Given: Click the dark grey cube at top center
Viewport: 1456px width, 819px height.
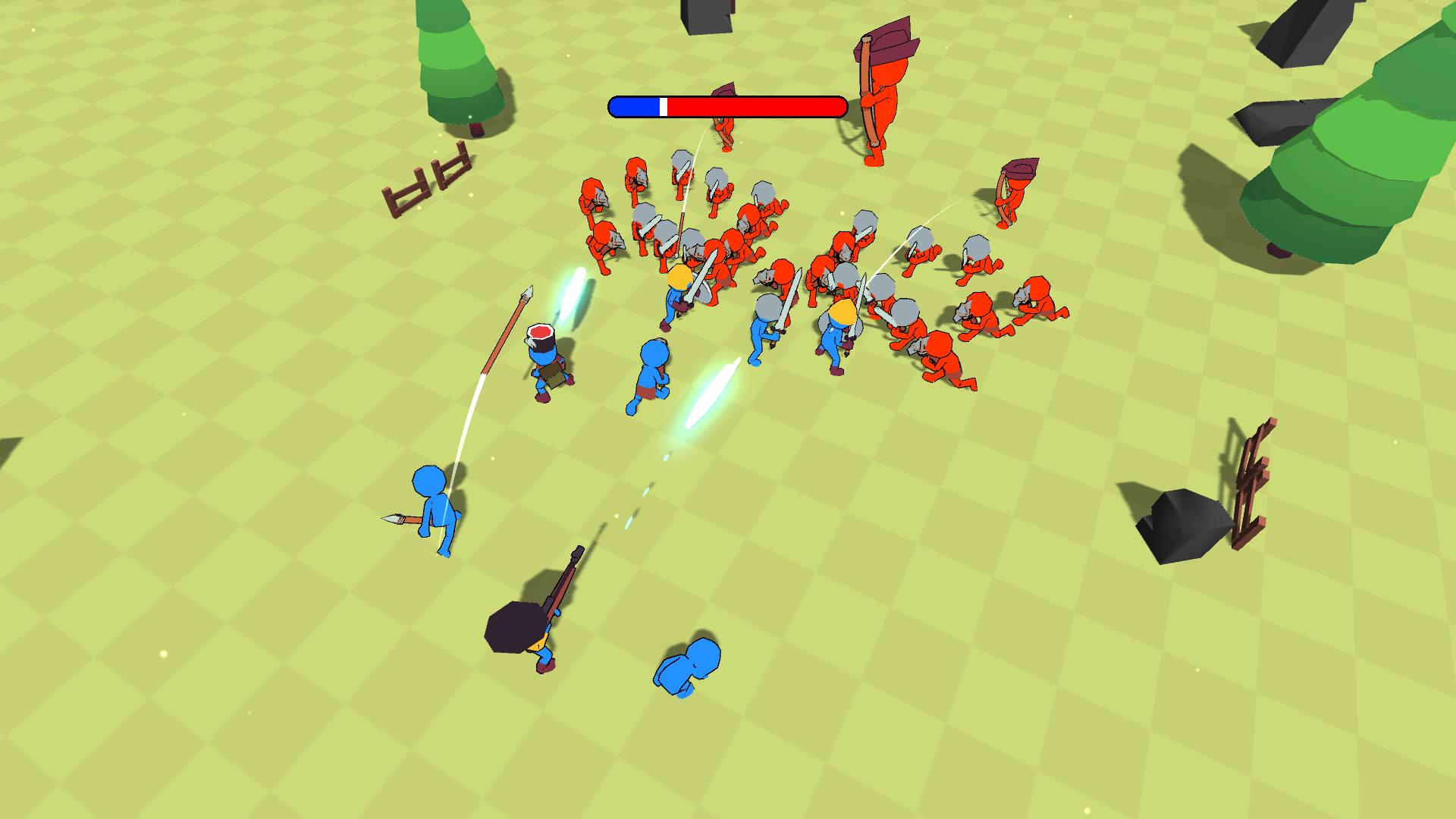Looking at the screenshot, I should coord(705,17).
